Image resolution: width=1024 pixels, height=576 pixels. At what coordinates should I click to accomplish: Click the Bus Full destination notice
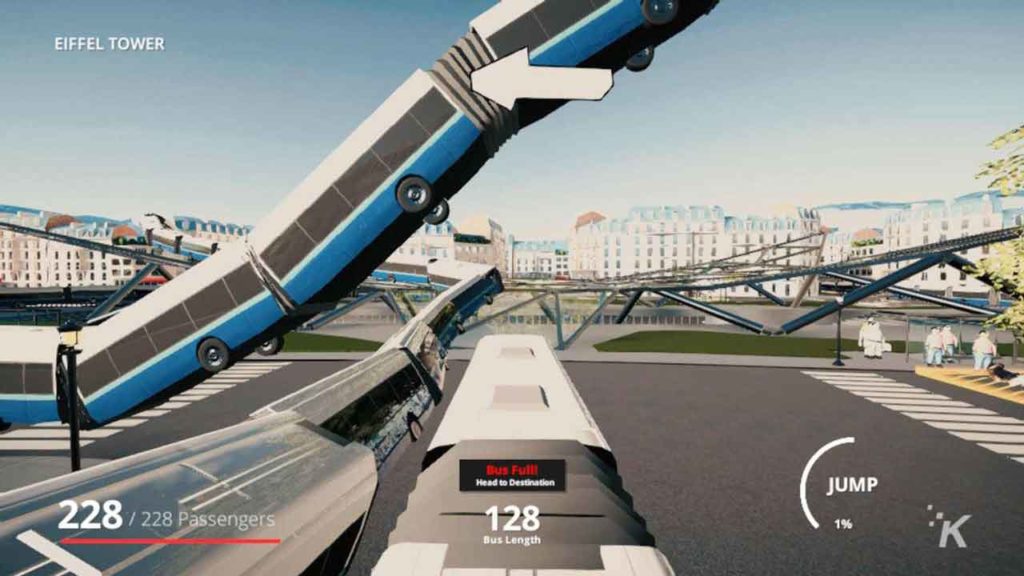pos(512,474)
